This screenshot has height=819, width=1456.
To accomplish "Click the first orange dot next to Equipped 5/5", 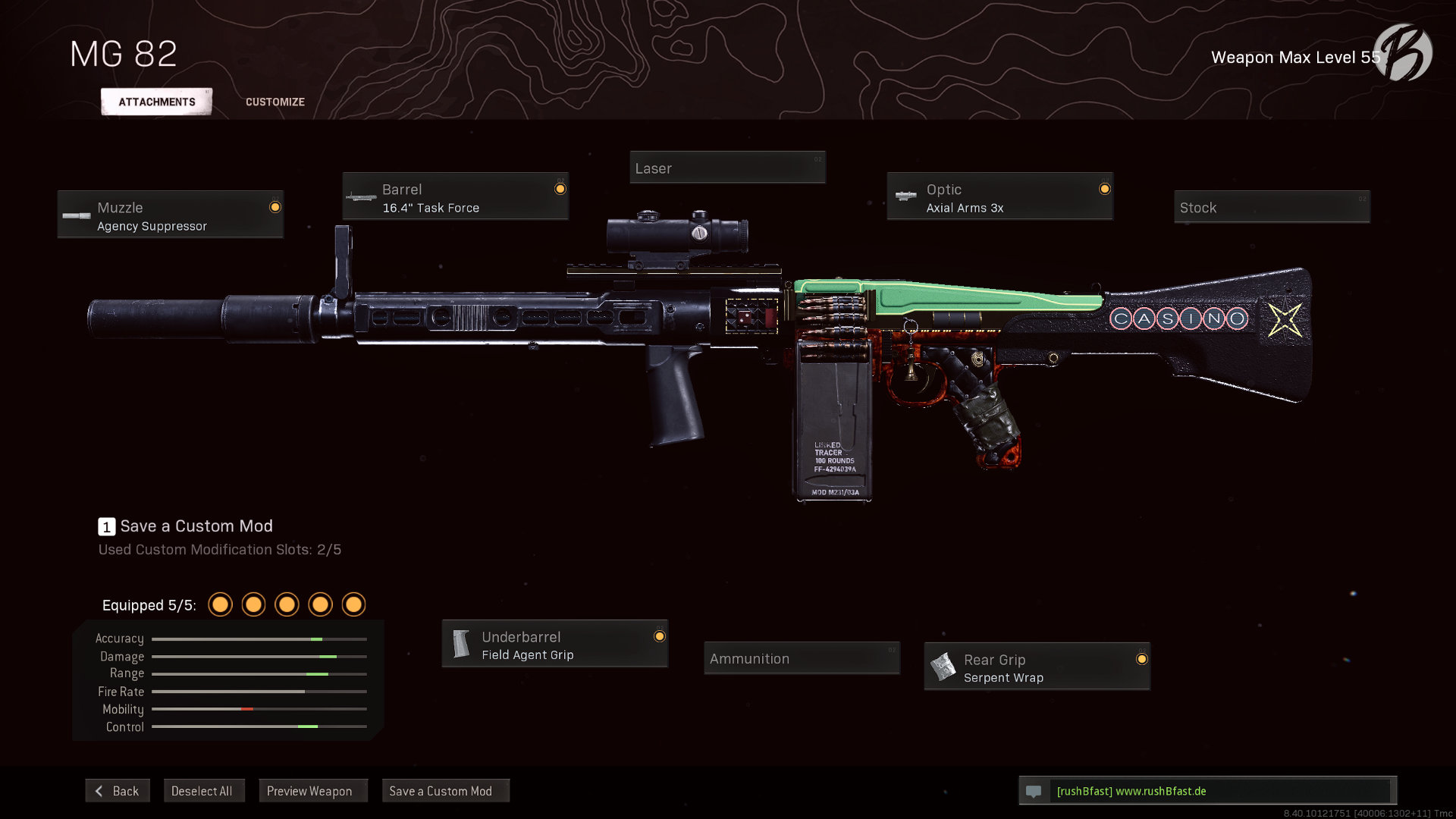I will [220, 605].
